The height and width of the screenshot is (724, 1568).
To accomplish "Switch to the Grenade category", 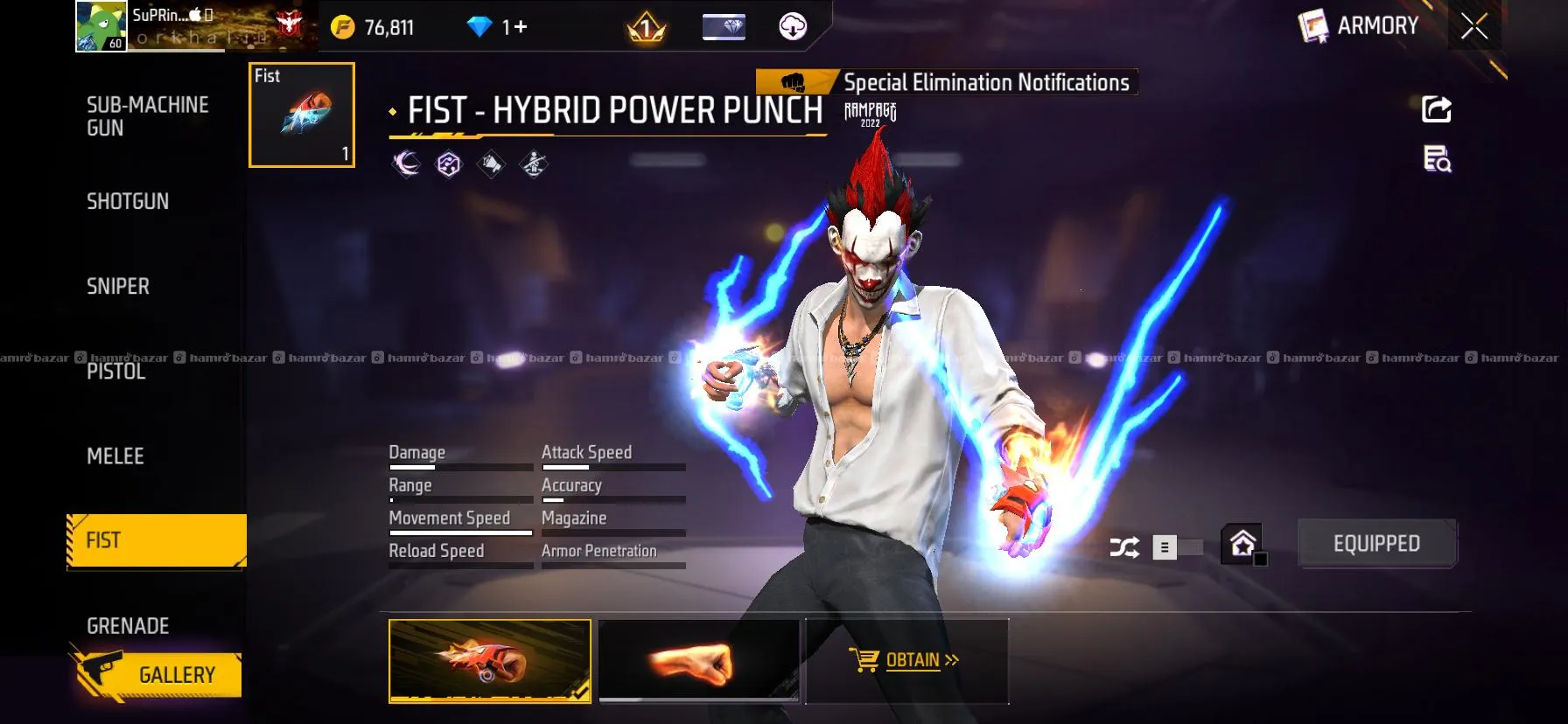I will coord(128,626).
